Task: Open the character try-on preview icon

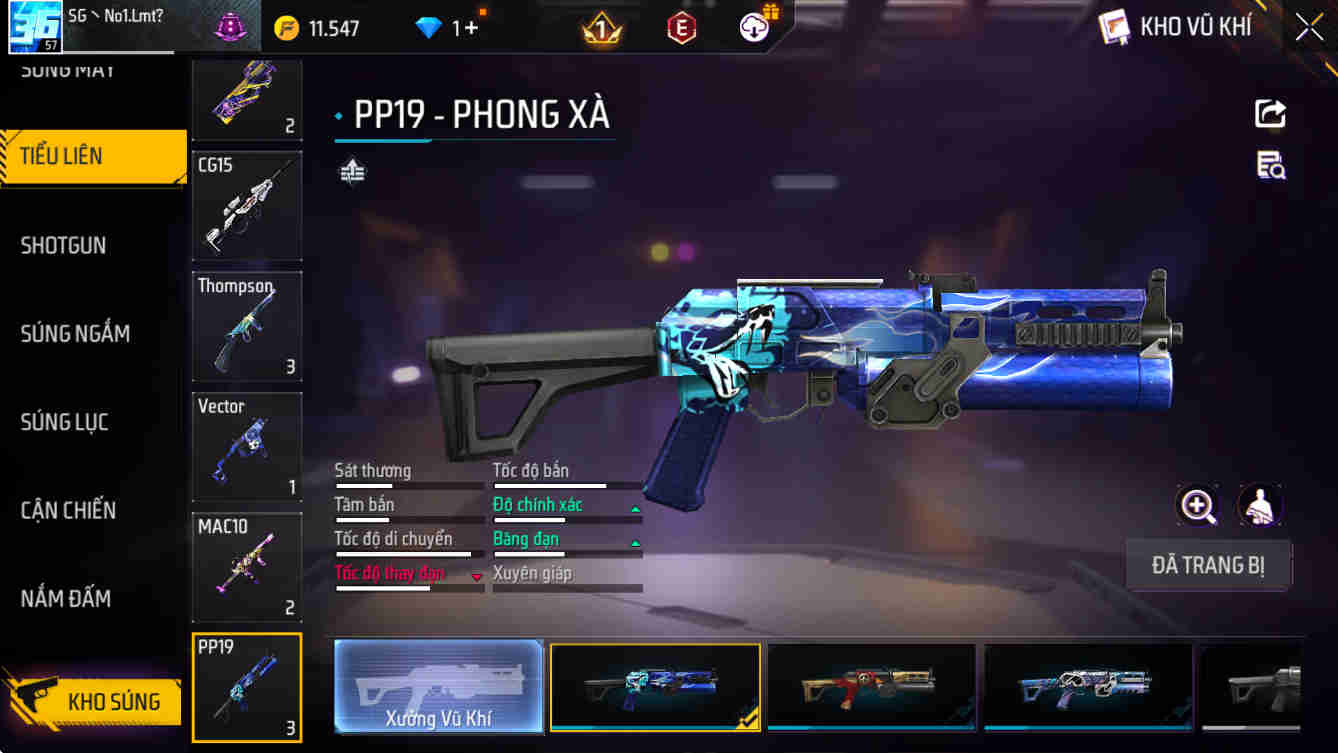Action: pos(1261,505)
